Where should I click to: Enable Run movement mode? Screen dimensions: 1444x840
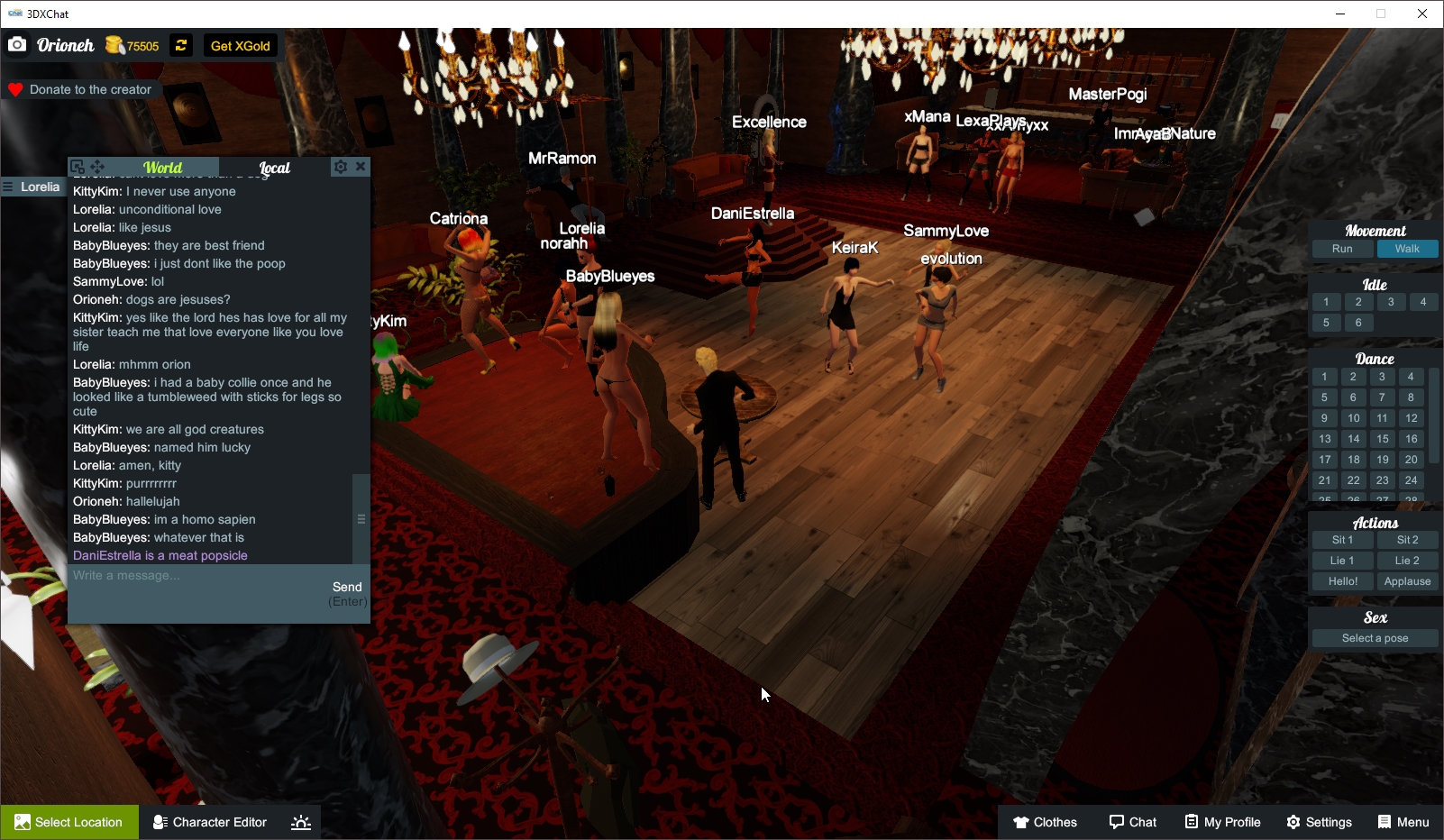(1342, 248)
